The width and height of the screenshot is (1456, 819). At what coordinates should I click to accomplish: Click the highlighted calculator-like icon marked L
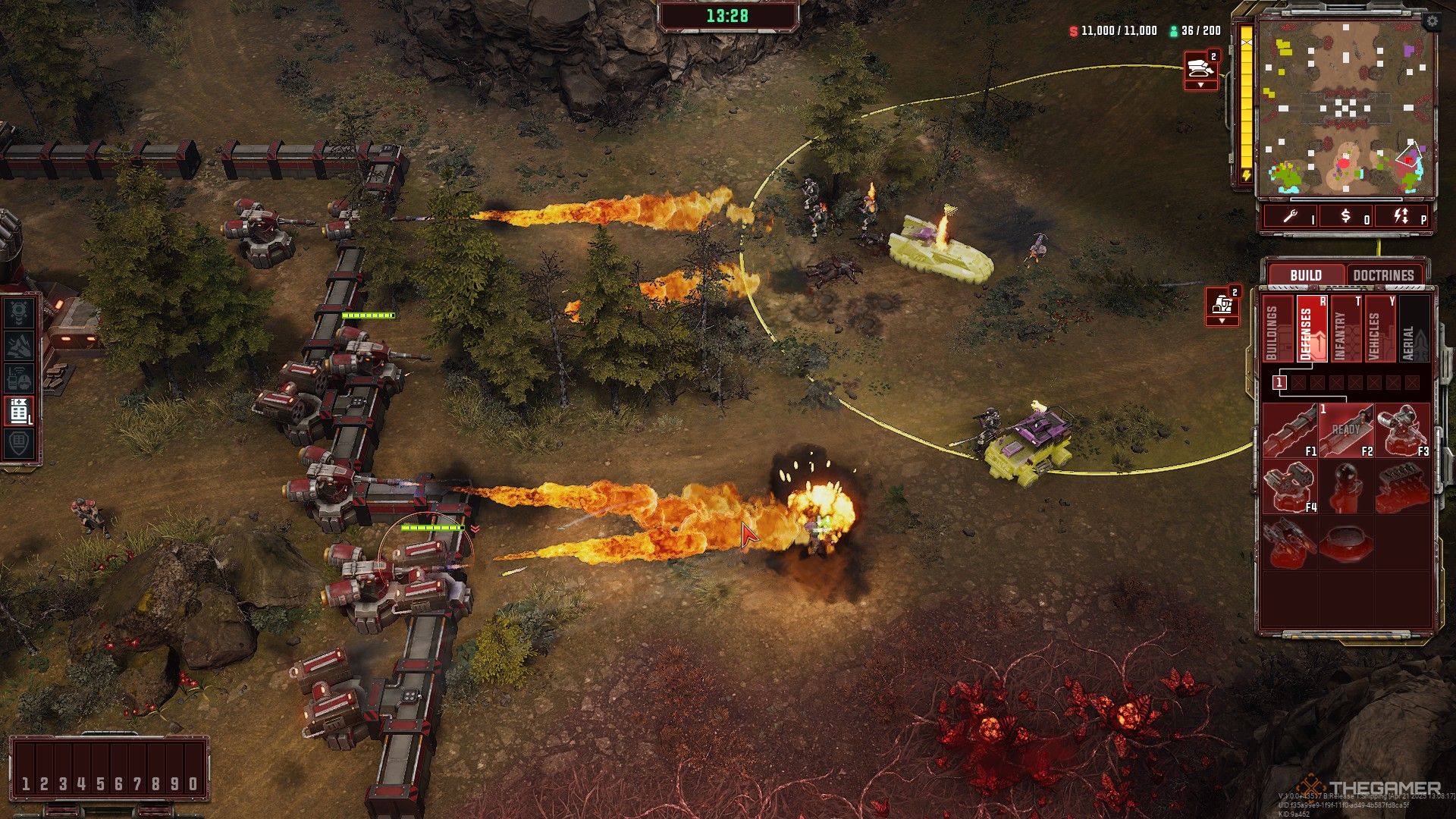[19, 410]
